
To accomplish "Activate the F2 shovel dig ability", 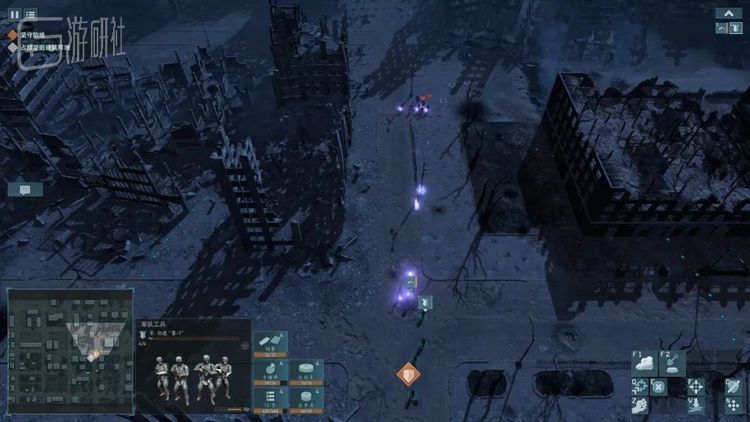I will (672, 362).
